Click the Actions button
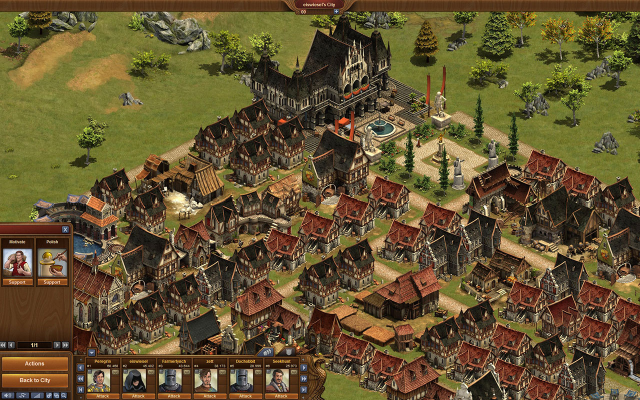This screenshot has height=400, width=640. 35,364
